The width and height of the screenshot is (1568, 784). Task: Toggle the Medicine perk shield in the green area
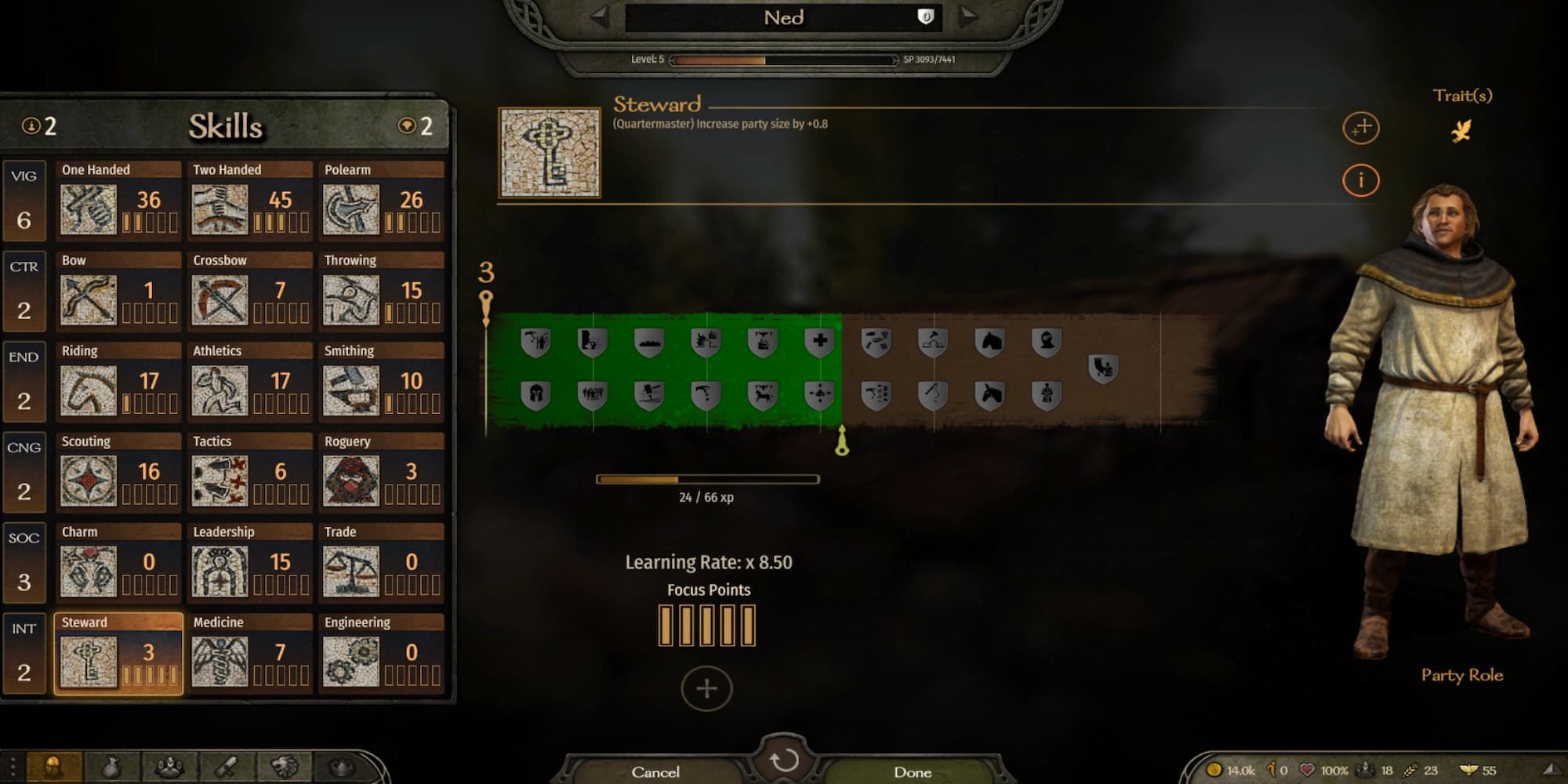(821, 343)
